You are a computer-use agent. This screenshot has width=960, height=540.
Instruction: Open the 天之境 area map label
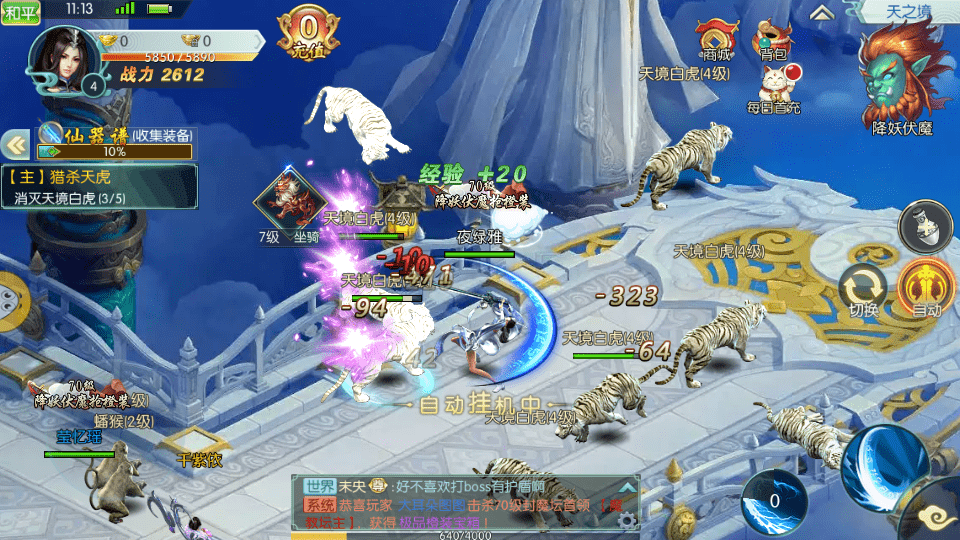point(905,12)
